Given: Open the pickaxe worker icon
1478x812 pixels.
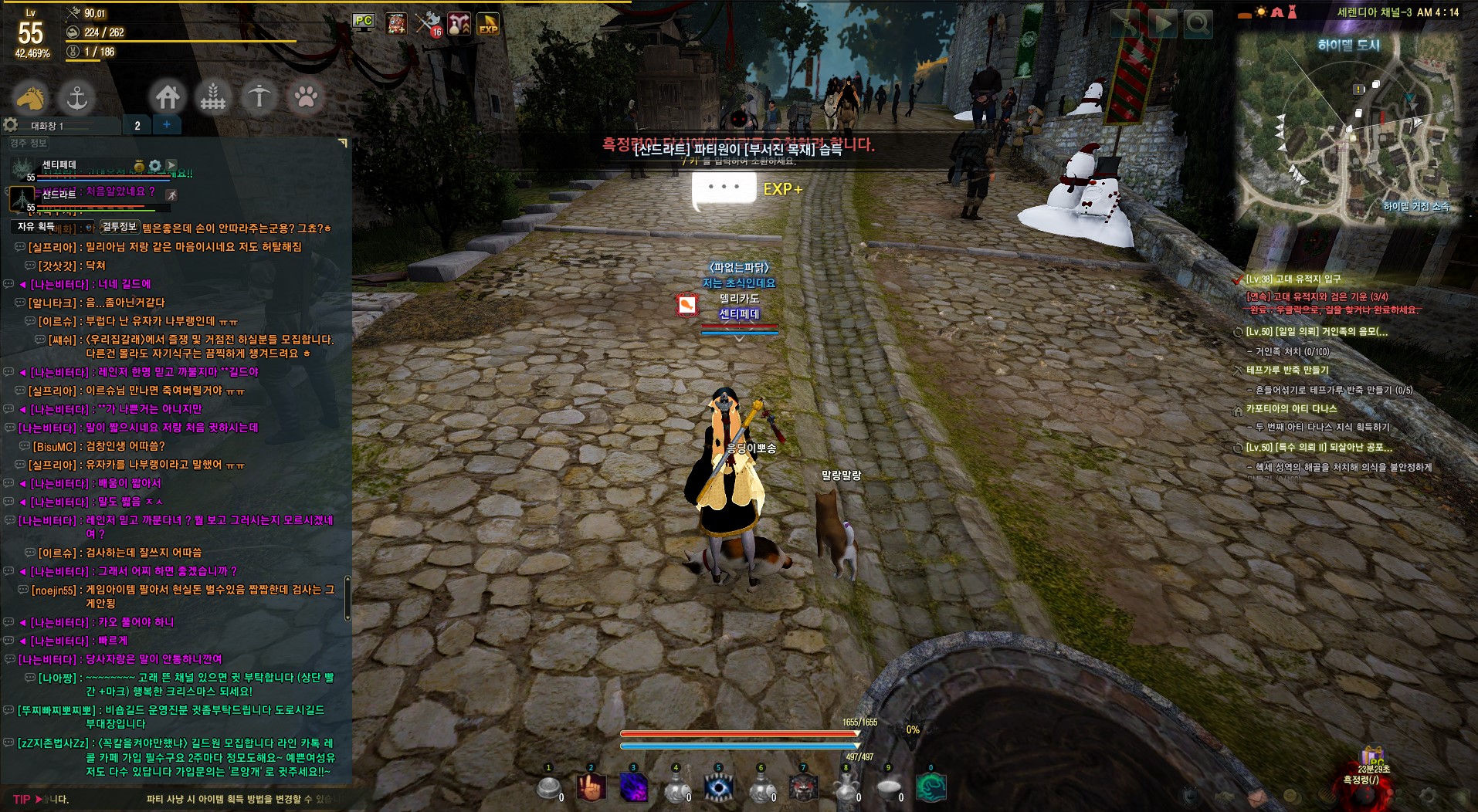Looking at the screenshot, I should pyautogui.click(x=259, y=97).
